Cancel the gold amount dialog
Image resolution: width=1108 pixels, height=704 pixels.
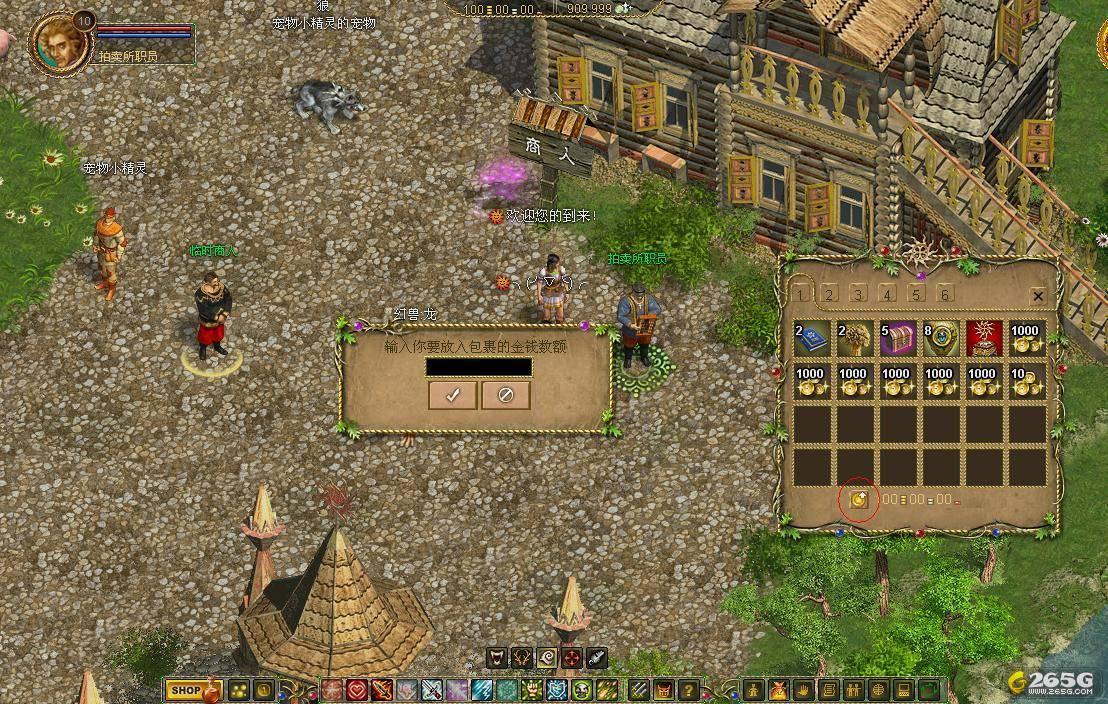pyautogui.click(x=505, y=395)
